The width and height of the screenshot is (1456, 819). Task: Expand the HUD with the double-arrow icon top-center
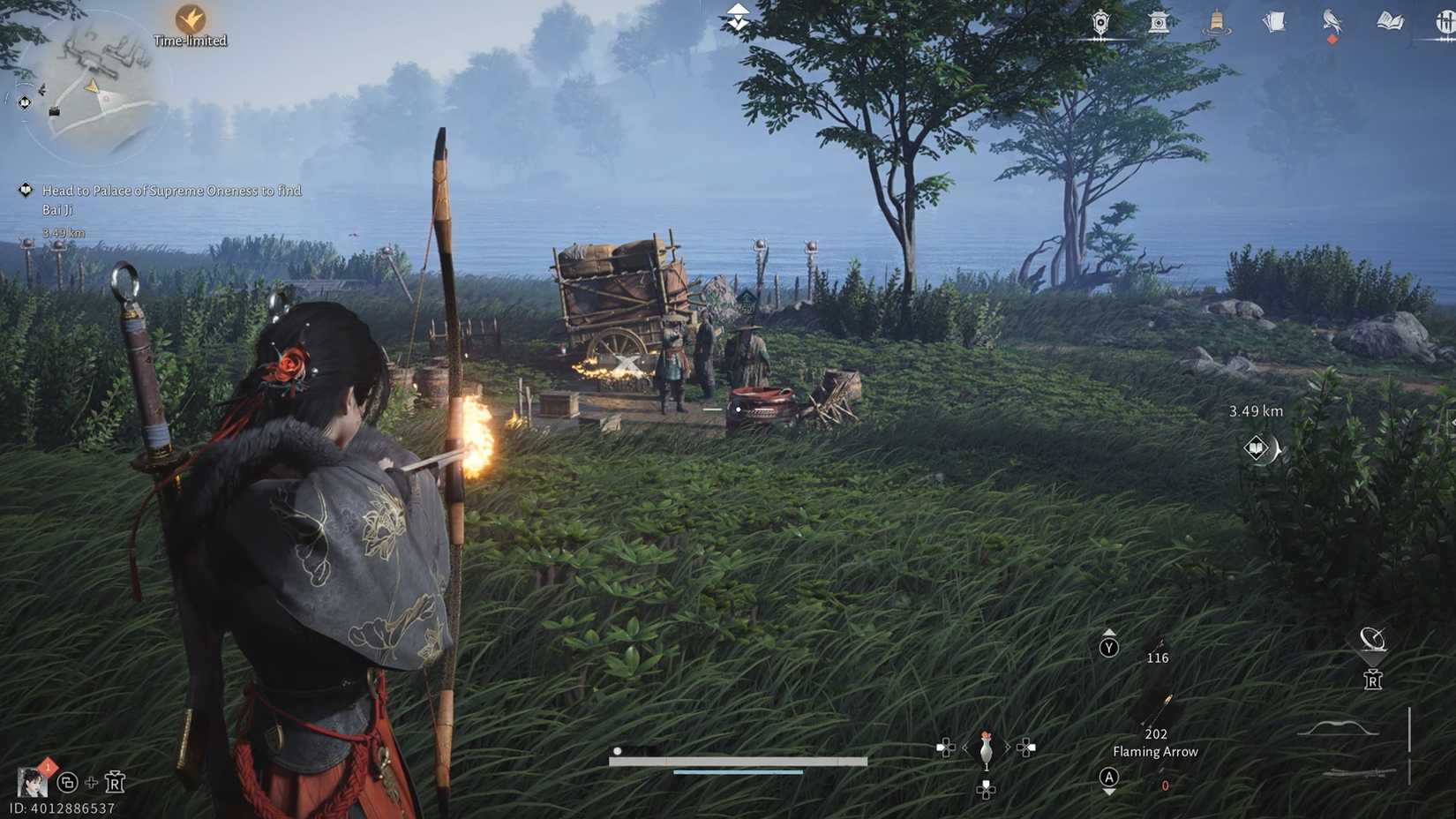click(x=737, y=16)
